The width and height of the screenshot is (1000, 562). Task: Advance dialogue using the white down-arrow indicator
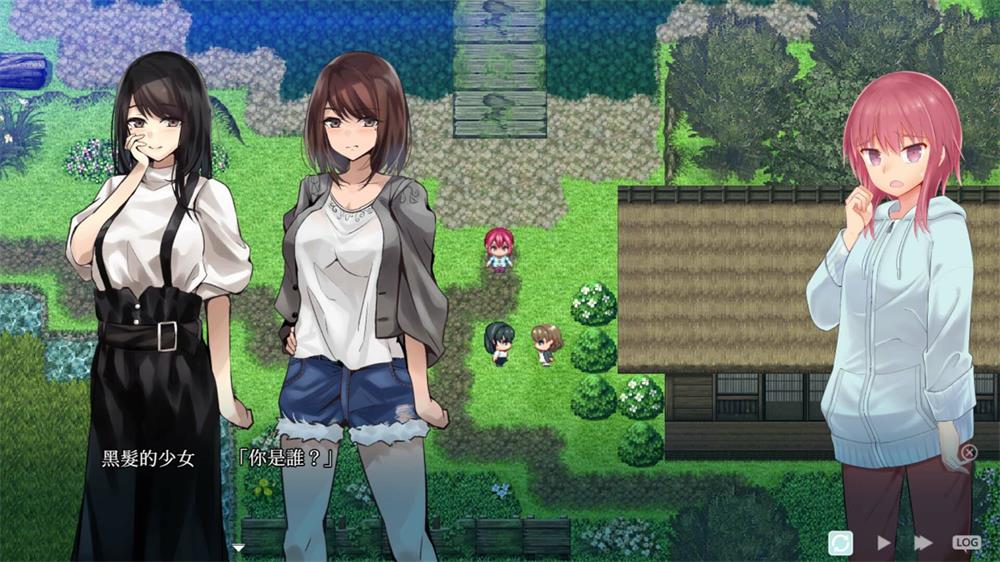point(238,547)
